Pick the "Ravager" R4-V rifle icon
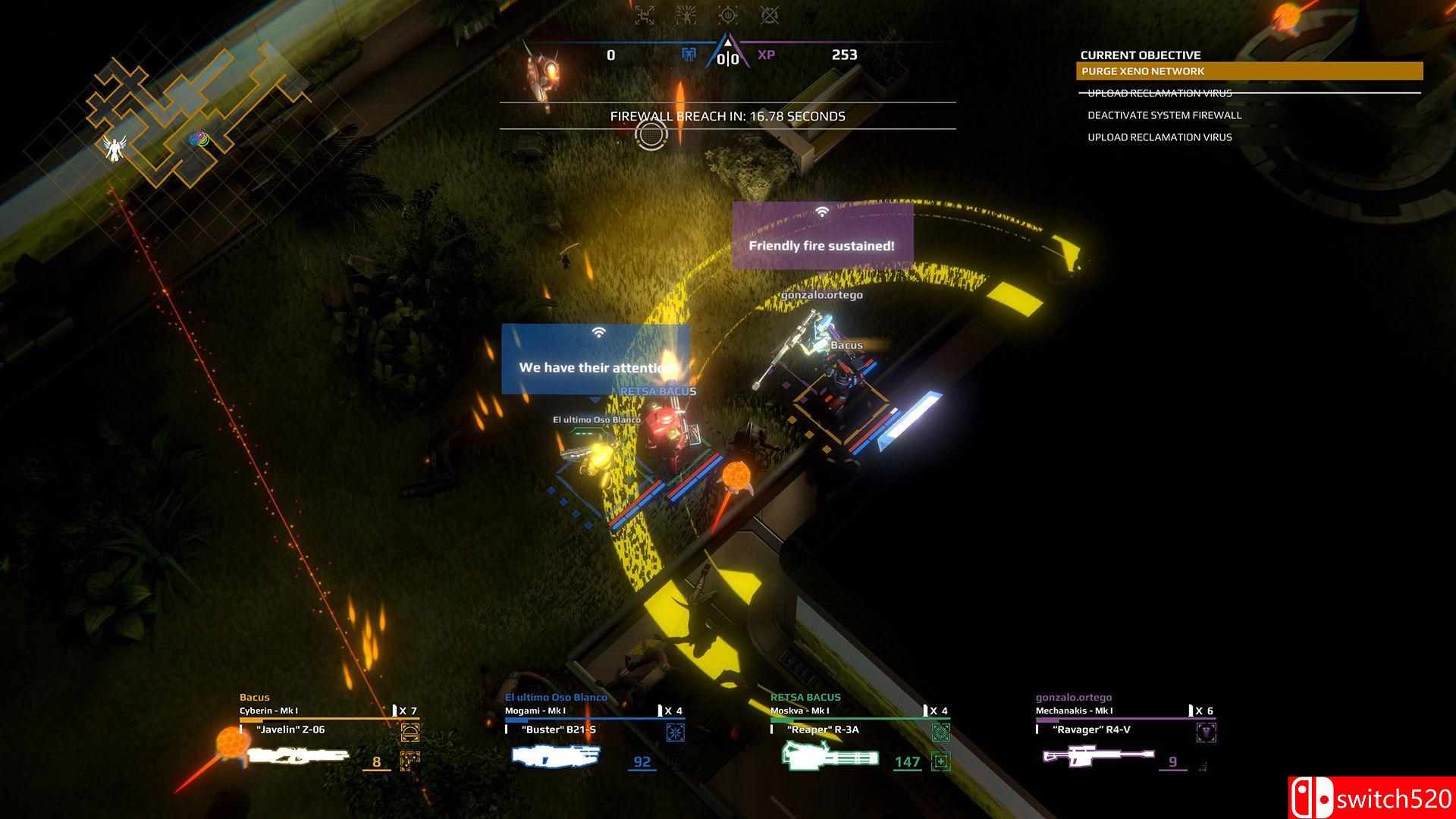 pyautogui.click(x=1098, y=755)
